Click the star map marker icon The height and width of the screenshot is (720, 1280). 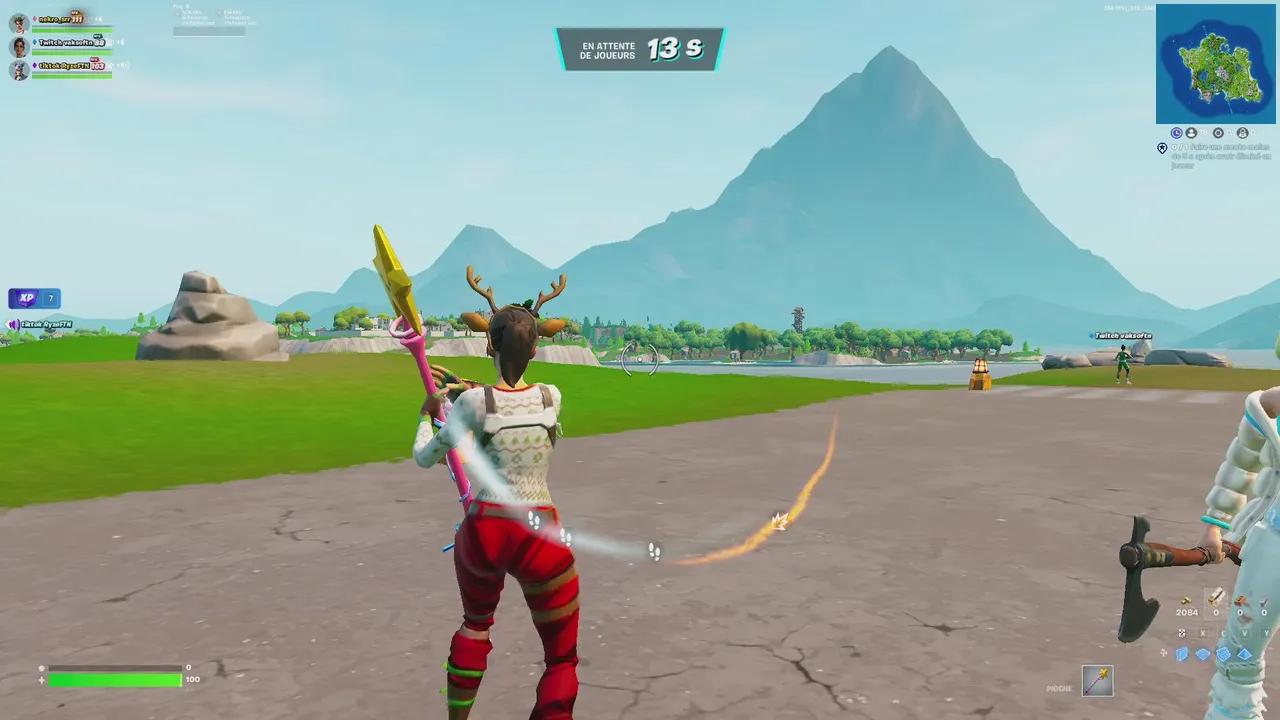tap(1162, 148)
